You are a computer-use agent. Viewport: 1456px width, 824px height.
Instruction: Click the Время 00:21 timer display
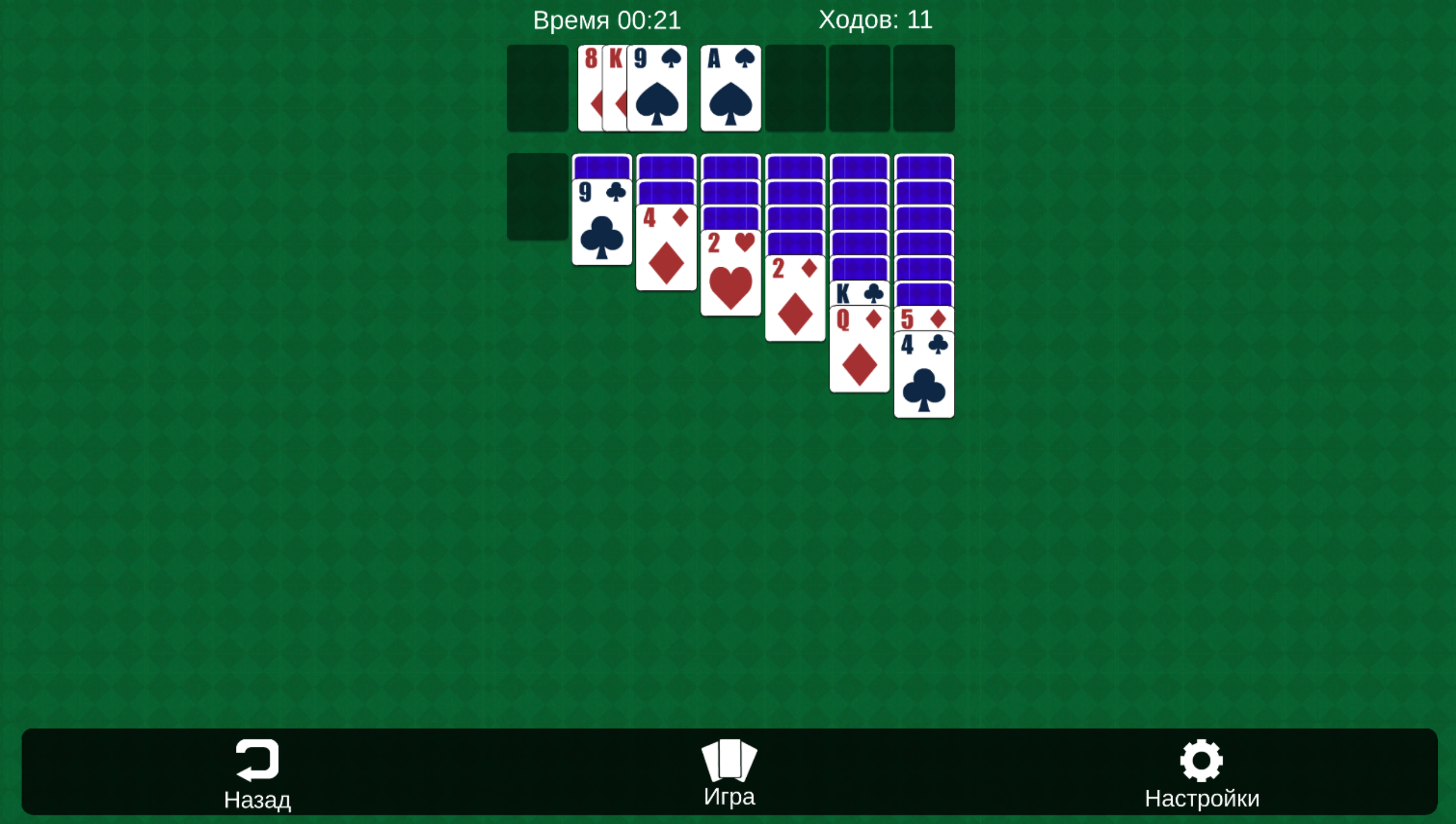coord(607,20)
